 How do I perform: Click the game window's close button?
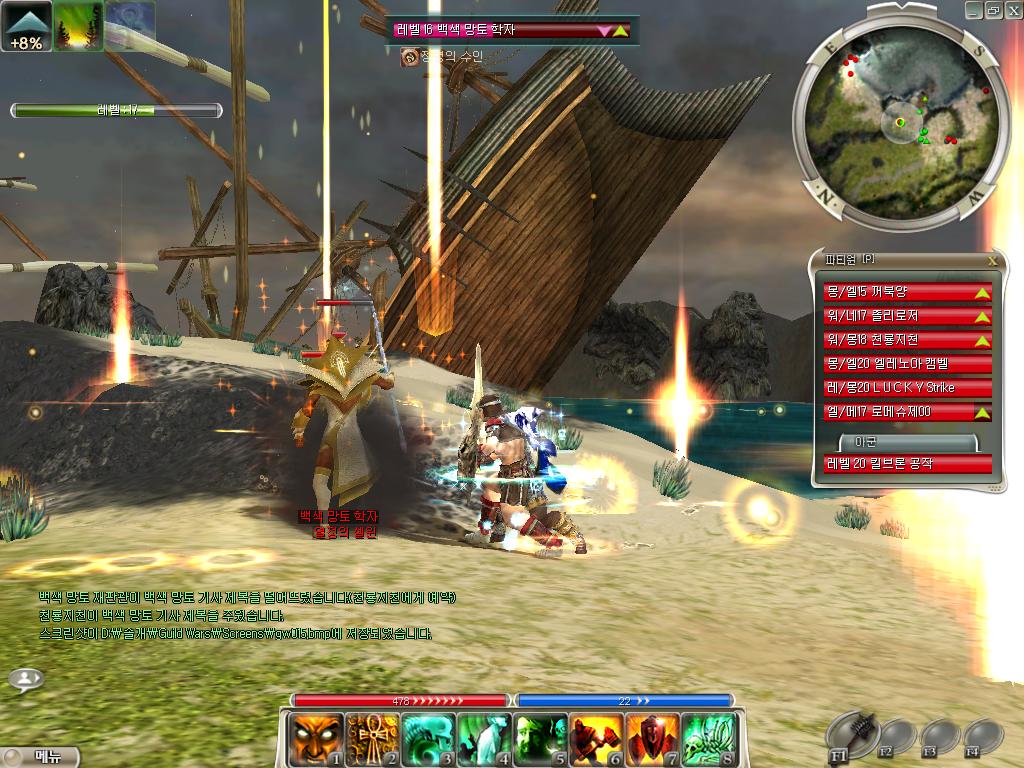click(x=1011, y=10)
